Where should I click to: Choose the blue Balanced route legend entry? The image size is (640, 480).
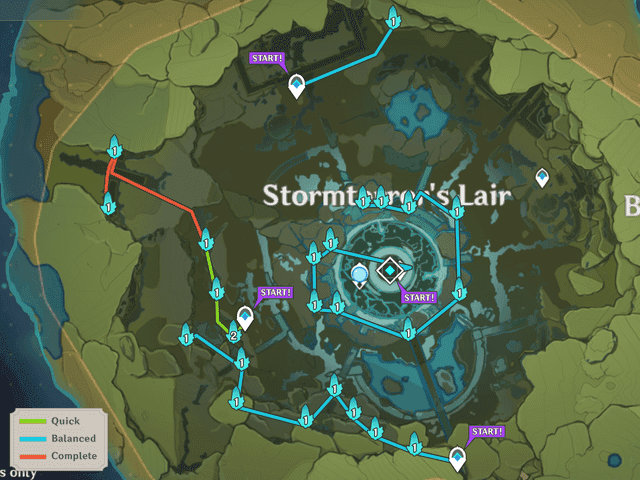57,438
